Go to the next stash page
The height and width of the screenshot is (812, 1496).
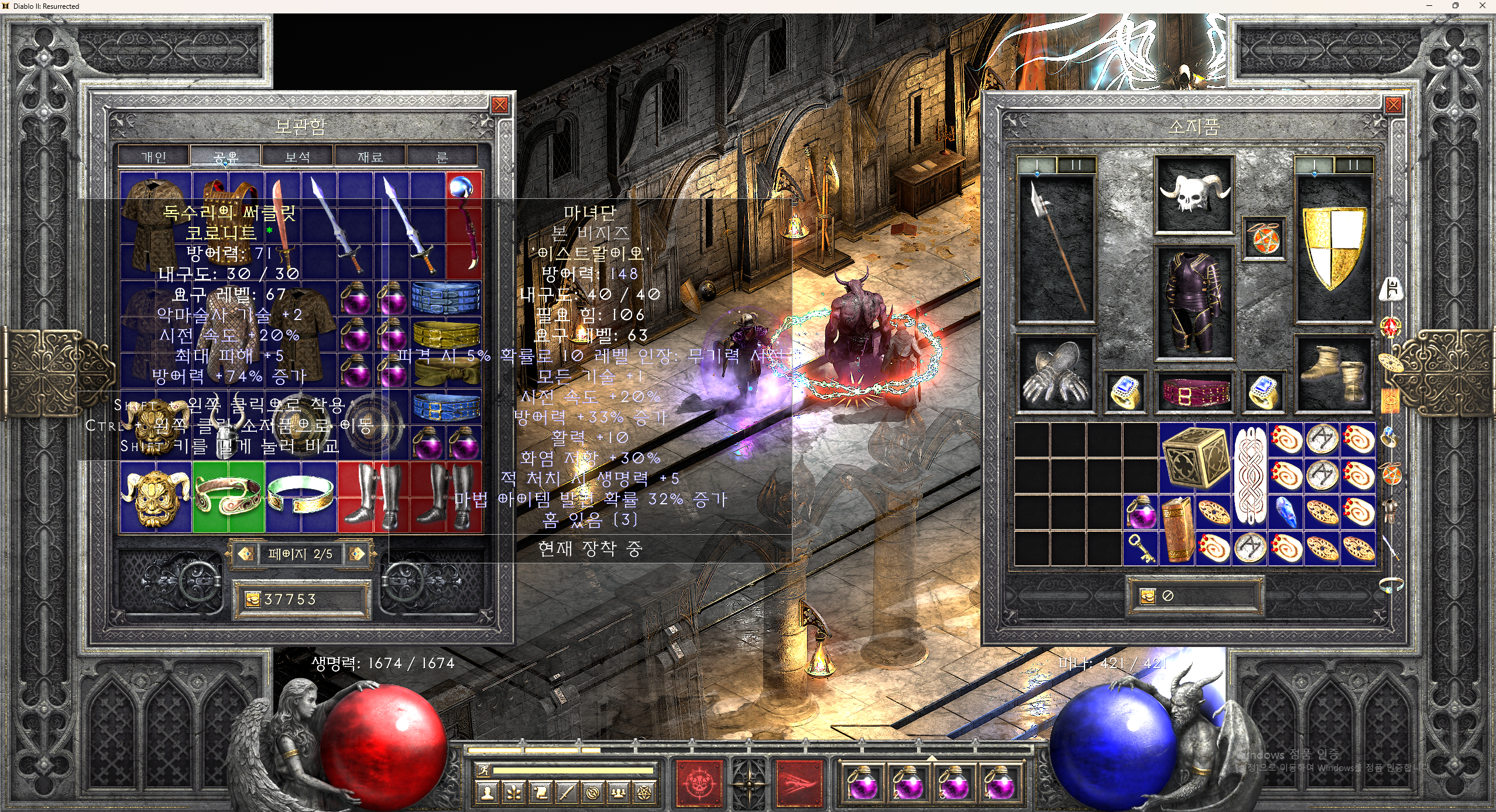[356, 553]
